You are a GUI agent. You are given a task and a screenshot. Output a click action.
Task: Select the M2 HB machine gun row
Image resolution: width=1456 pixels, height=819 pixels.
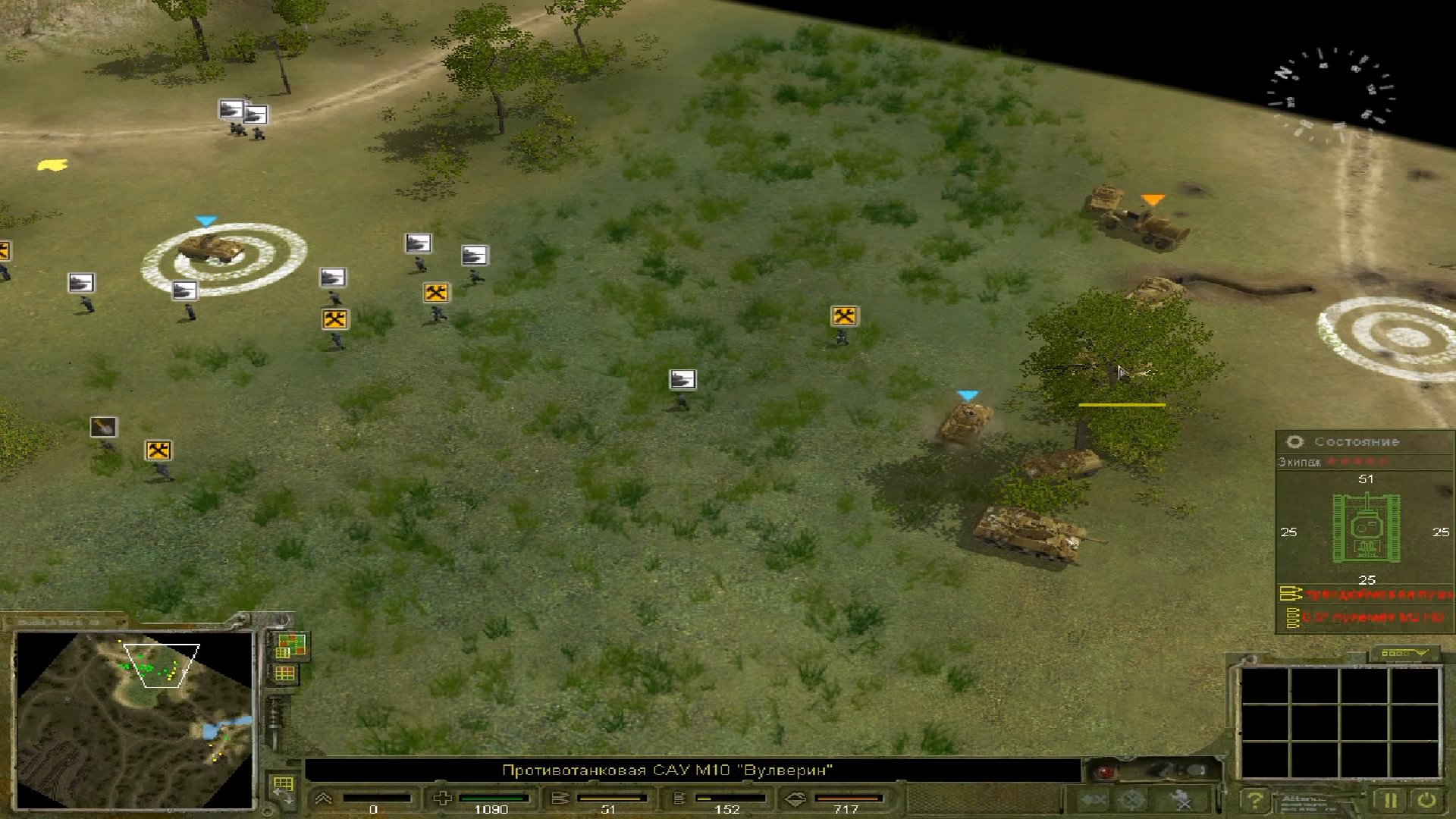(1365, 618)
